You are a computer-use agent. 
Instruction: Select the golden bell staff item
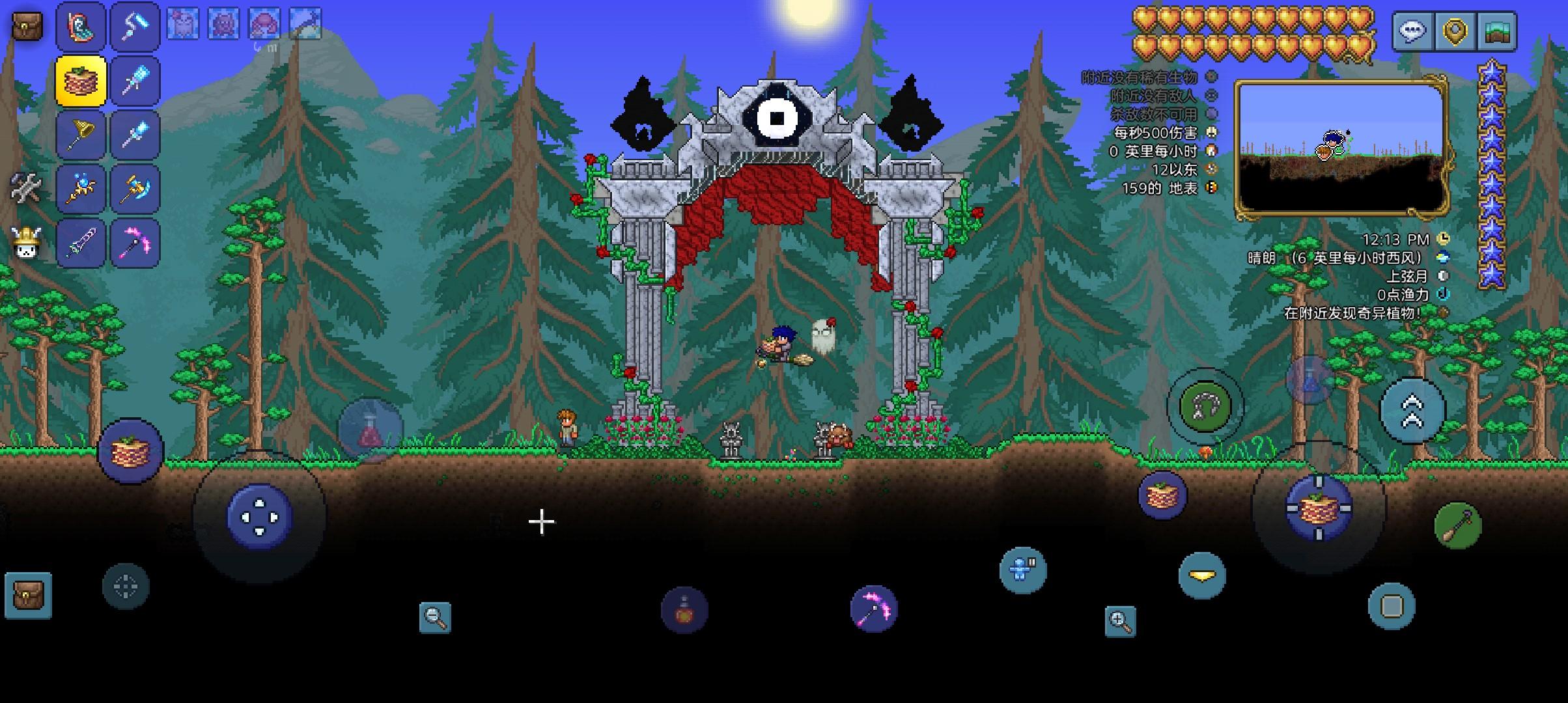click(81, 133)
